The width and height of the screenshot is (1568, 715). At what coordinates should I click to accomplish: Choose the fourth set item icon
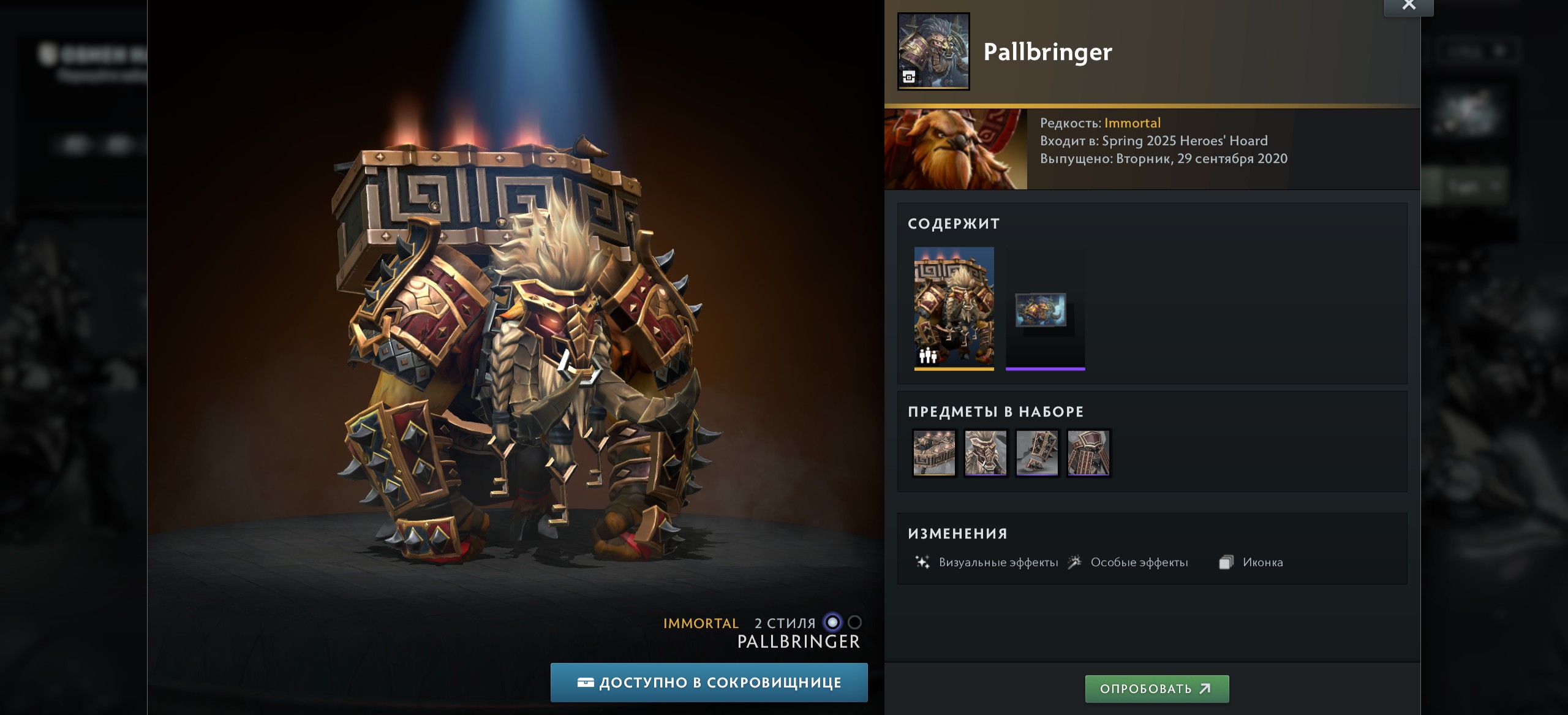1088,453
